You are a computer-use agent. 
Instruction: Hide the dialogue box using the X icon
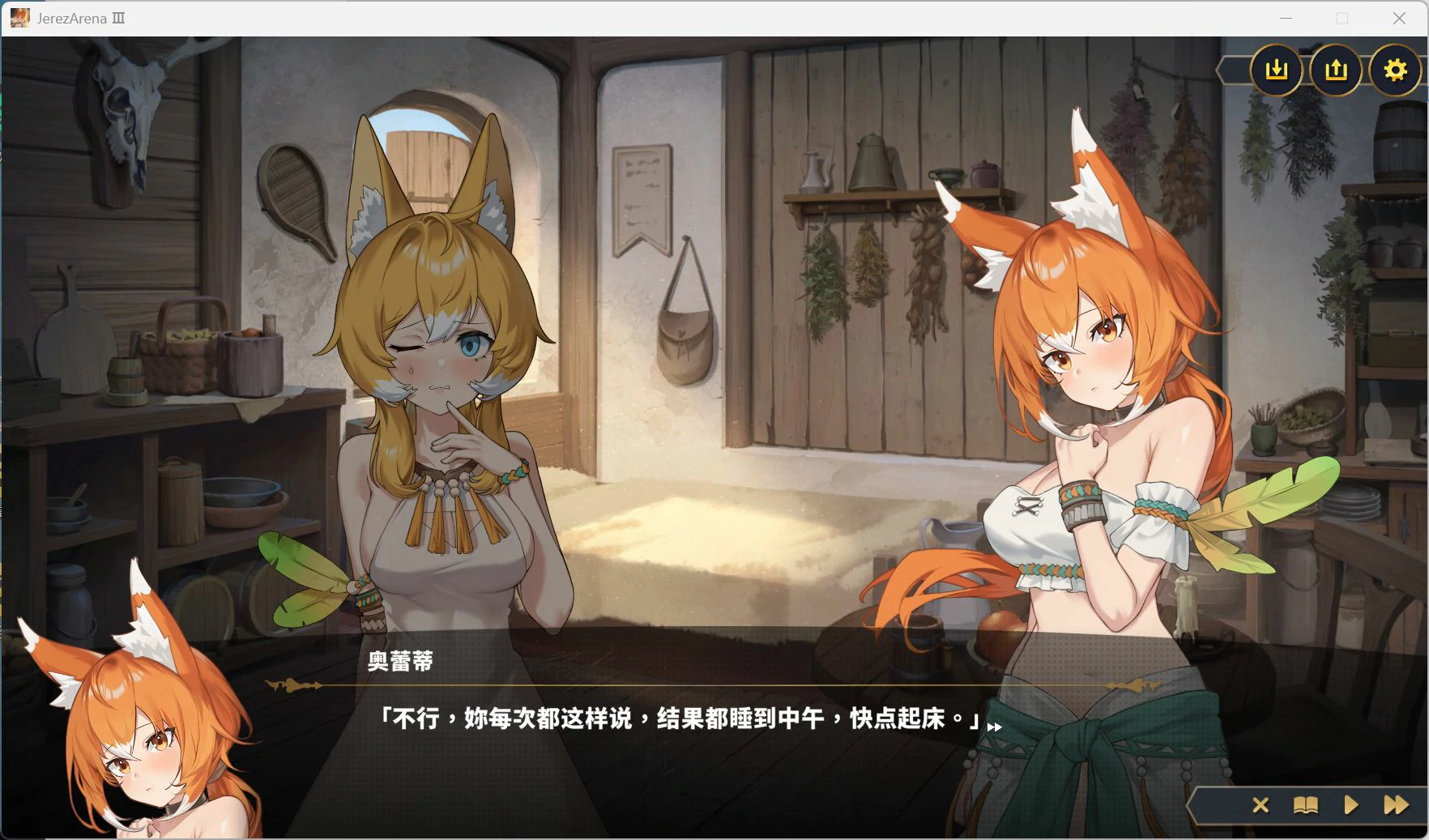tap(1261, 805)
